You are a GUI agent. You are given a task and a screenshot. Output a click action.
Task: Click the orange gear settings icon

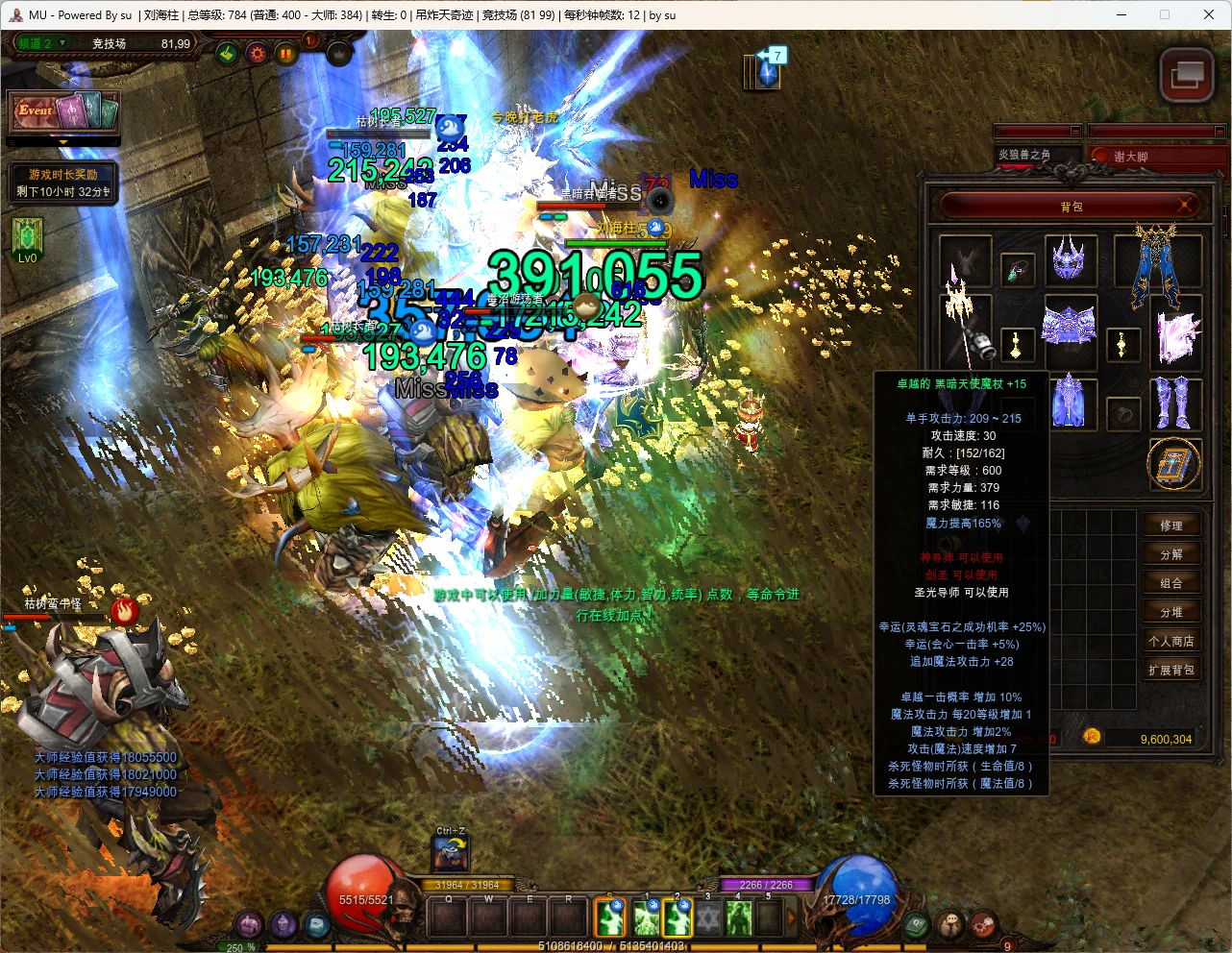tap(257, 54)
